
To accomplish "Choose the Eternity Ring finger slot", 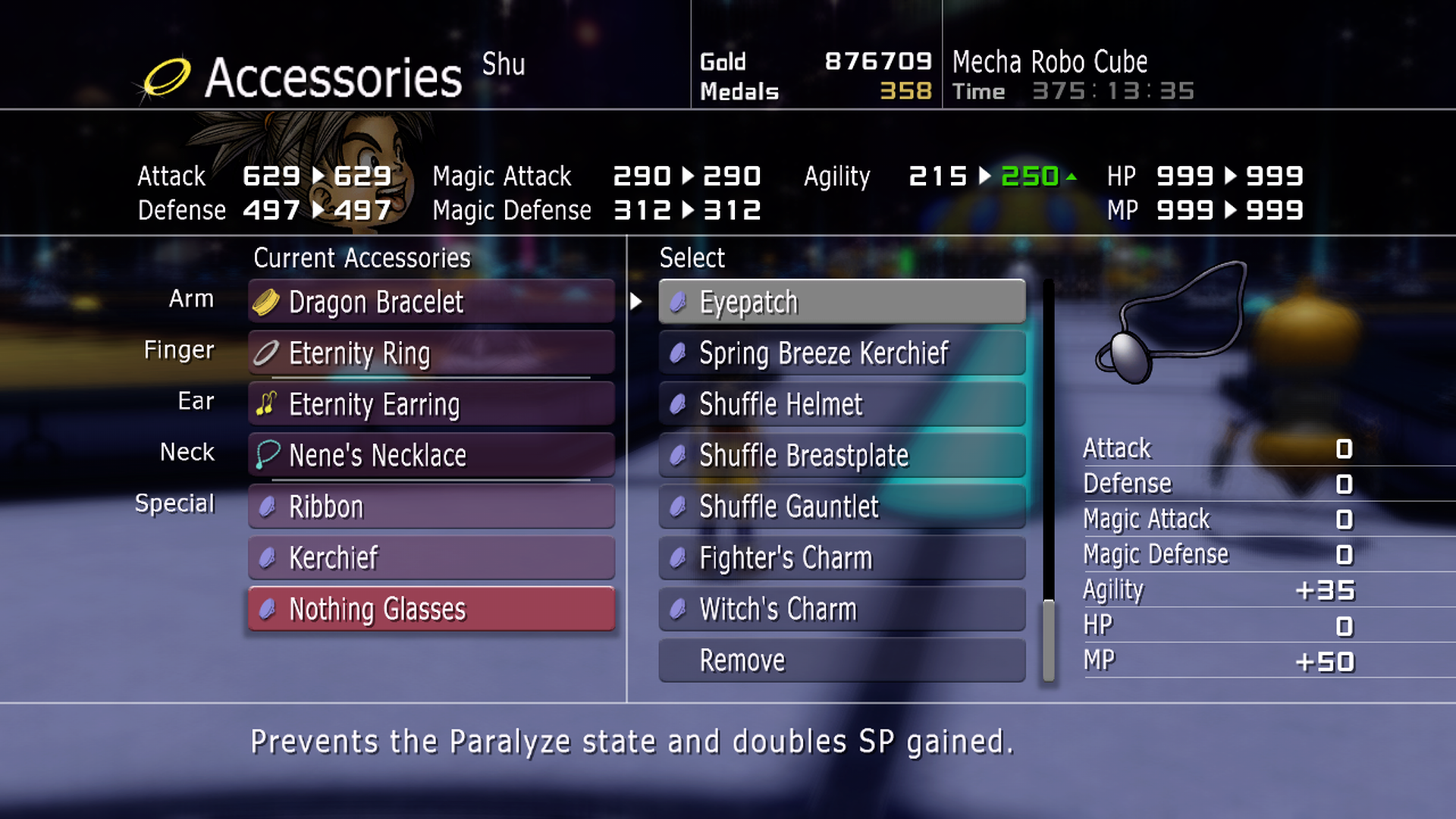I will point(431,353).
